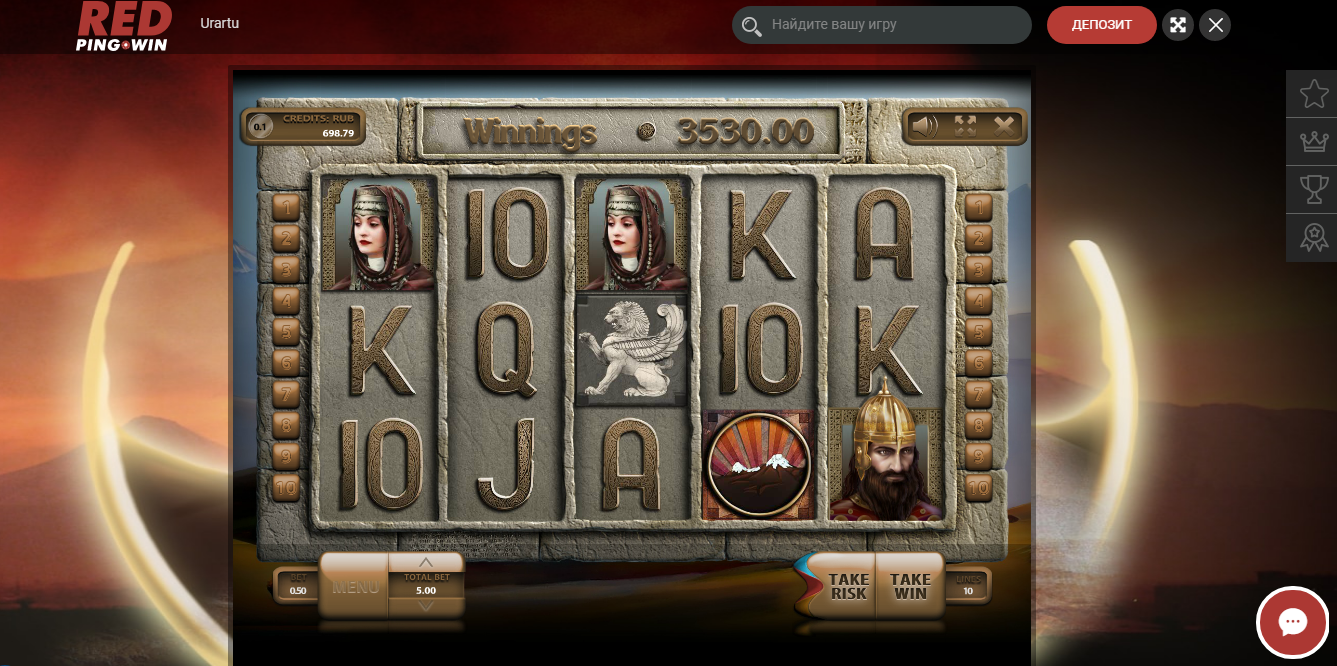
Task: Open the live chat bubble
Action: [1292, 622]
